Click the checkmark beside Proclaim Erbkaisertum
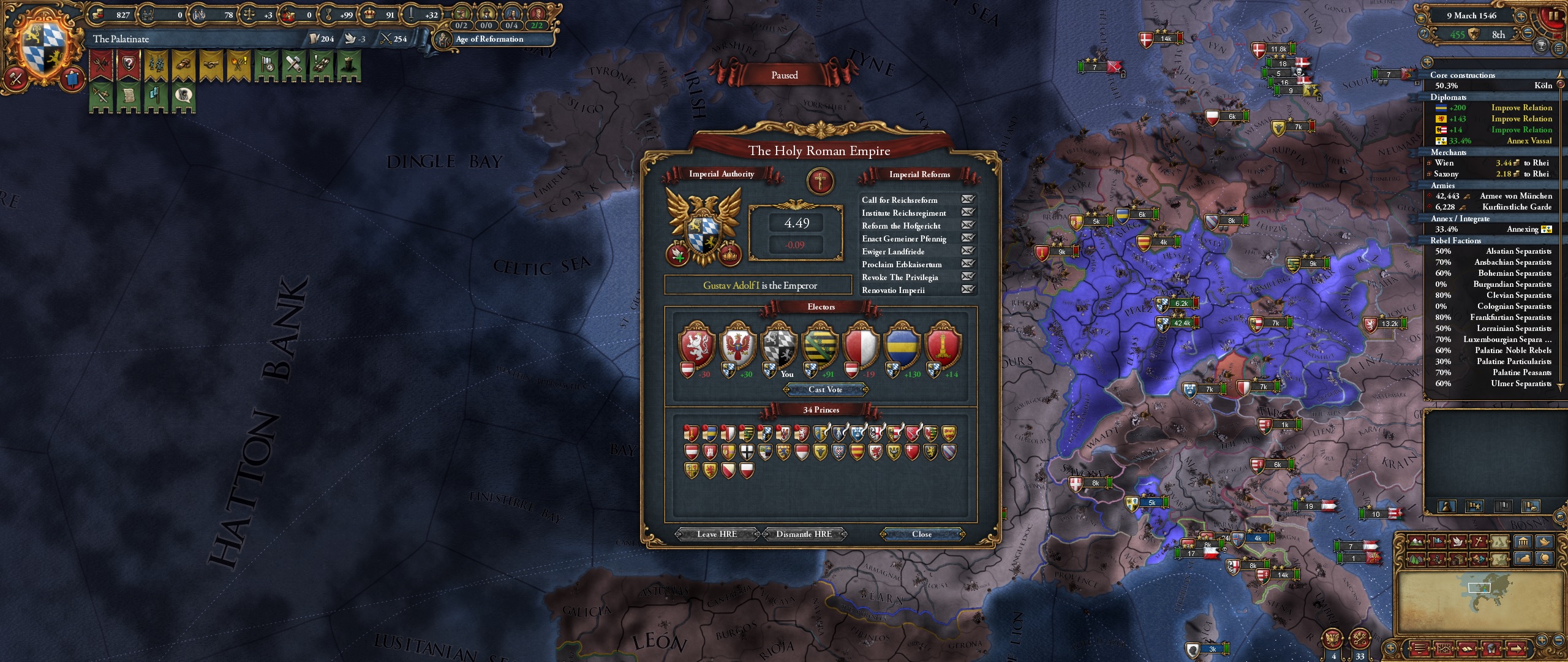This screenshot has width=1568, height=662. click(x=970, y=264)
